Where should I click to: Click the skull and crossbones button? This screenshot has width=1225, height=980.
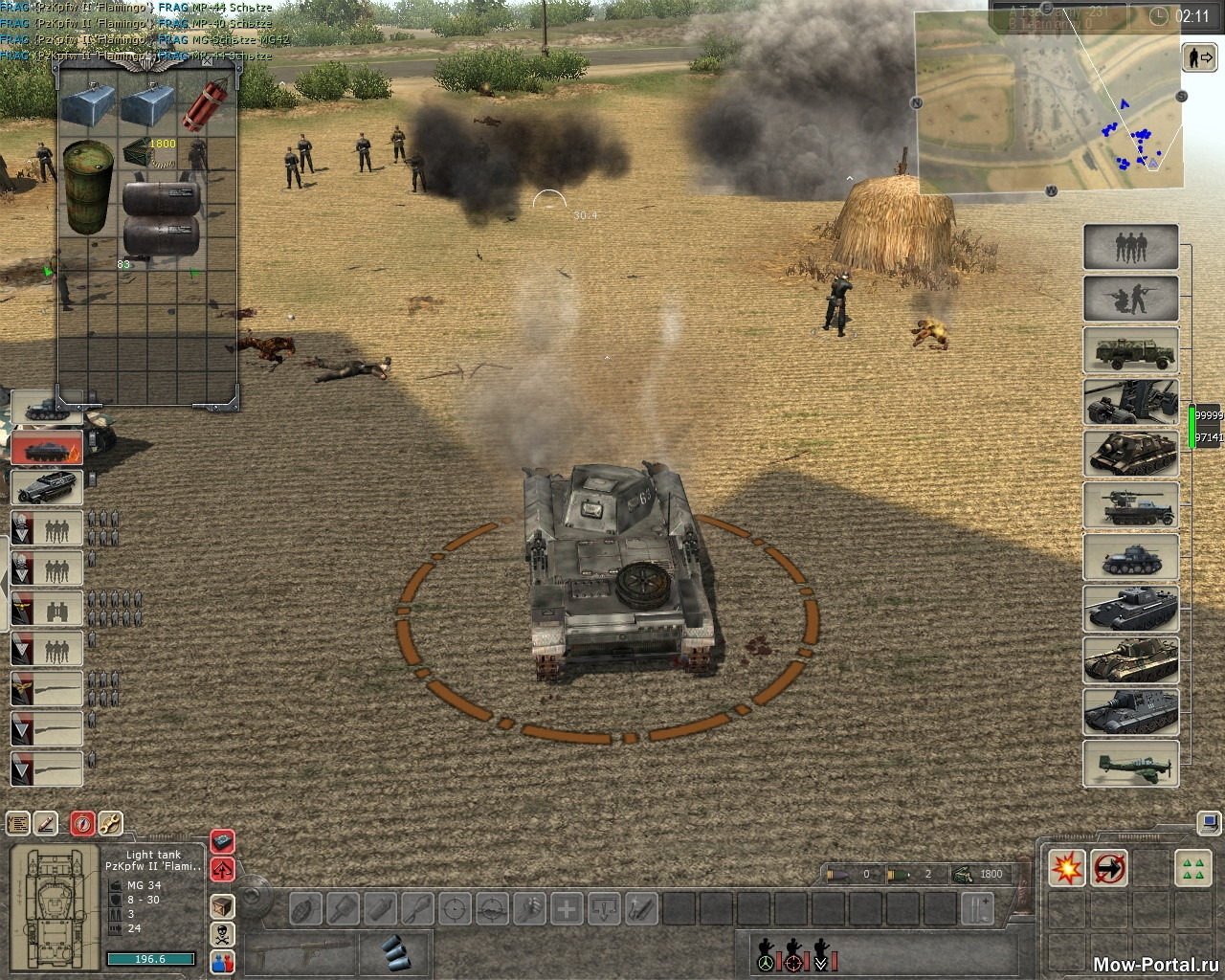(222, 934)
